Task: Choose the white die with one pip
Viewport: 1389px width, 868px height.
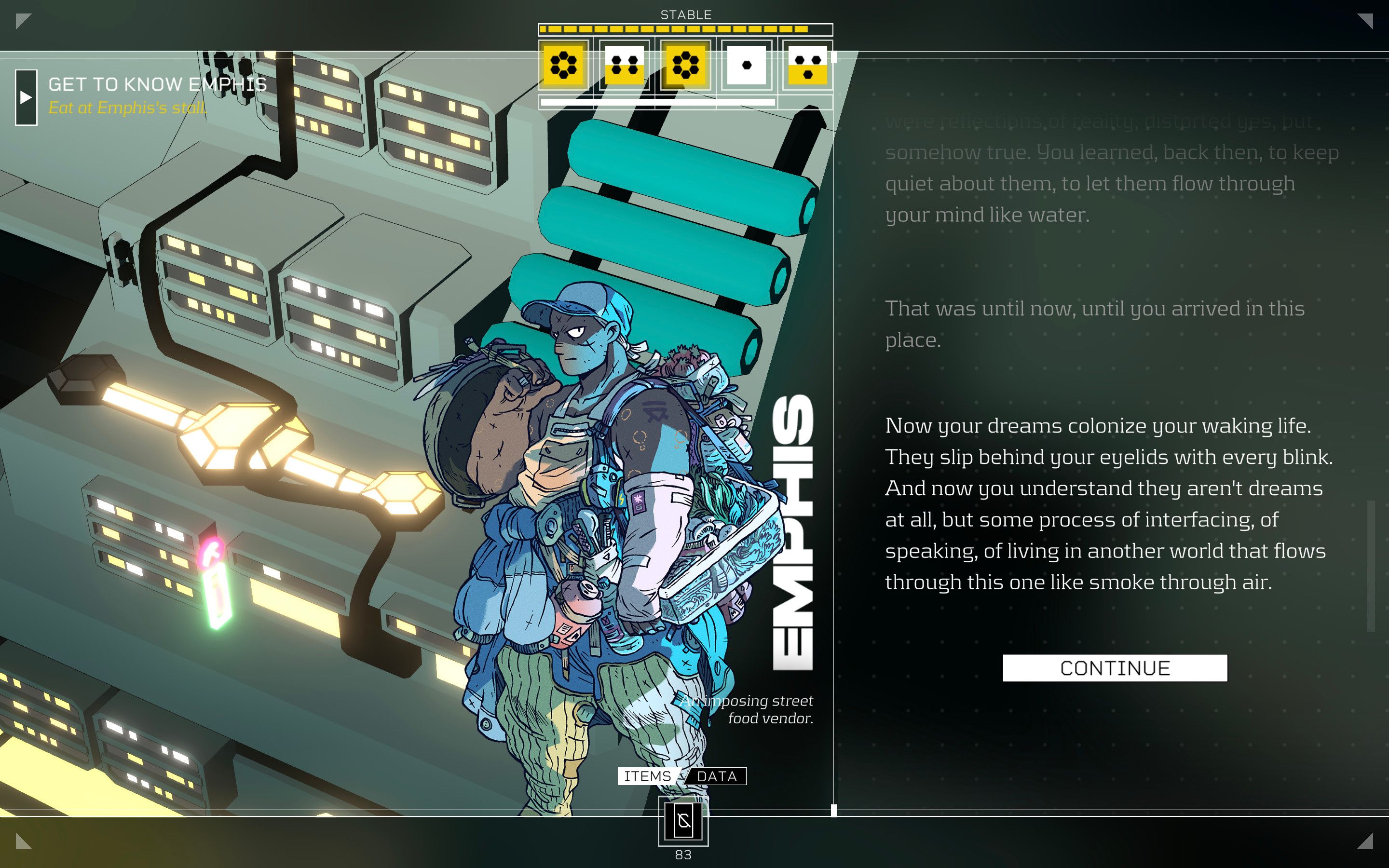Action: 746,65
